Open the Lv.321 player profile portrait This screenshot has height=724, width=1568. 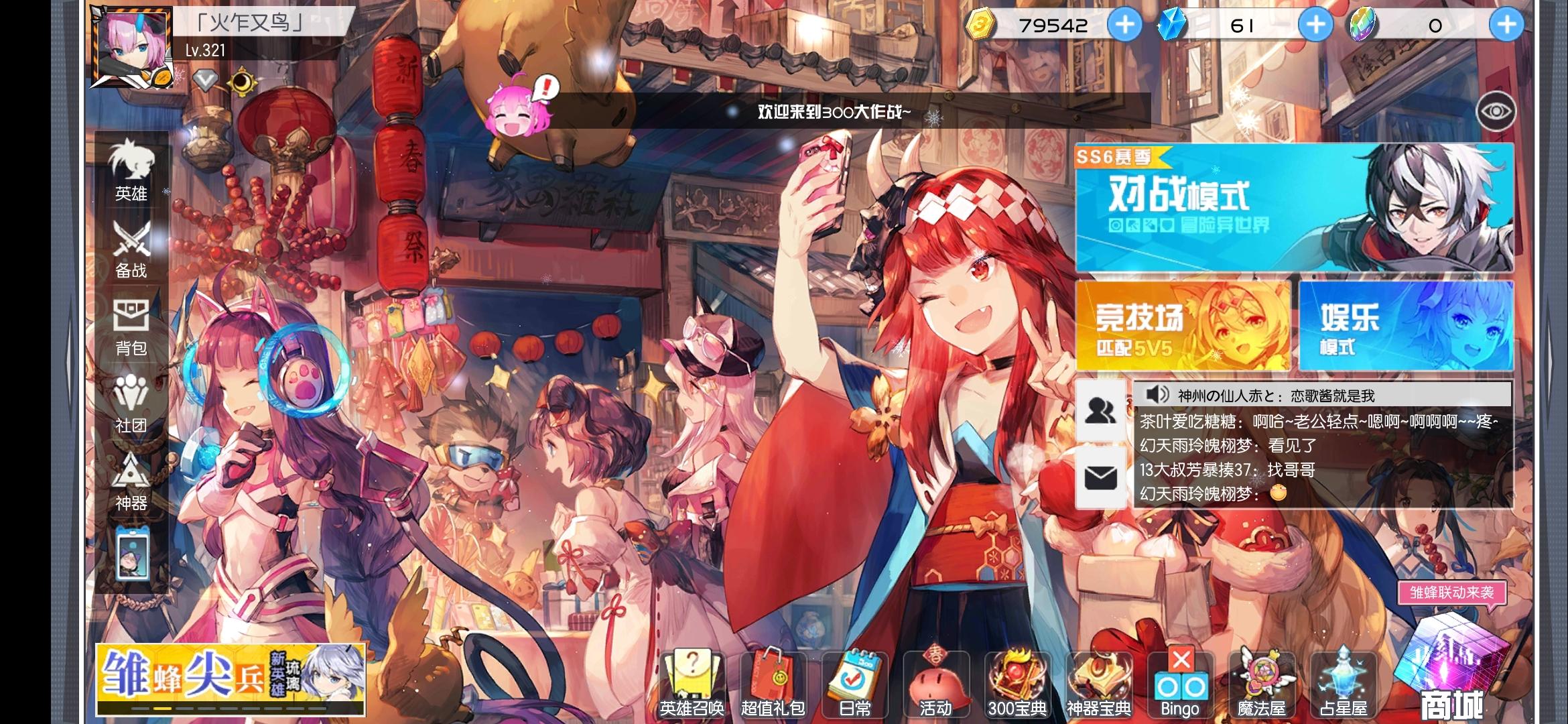(131, 50)
